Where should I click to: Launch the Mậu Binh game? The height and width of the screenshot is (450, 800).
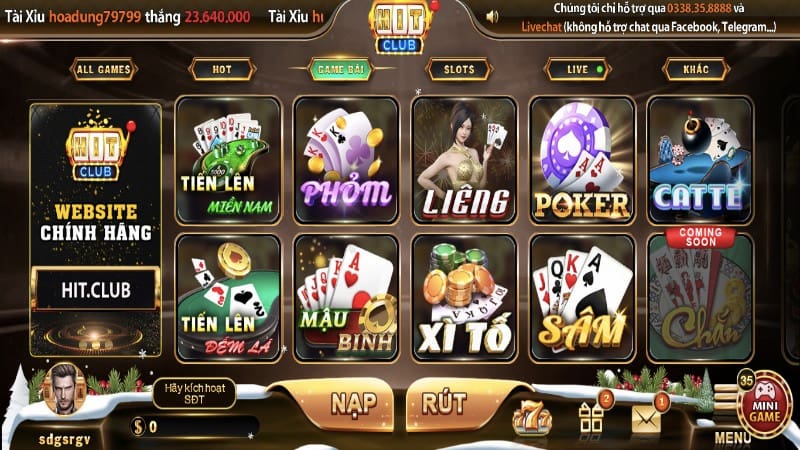point(346,296)
